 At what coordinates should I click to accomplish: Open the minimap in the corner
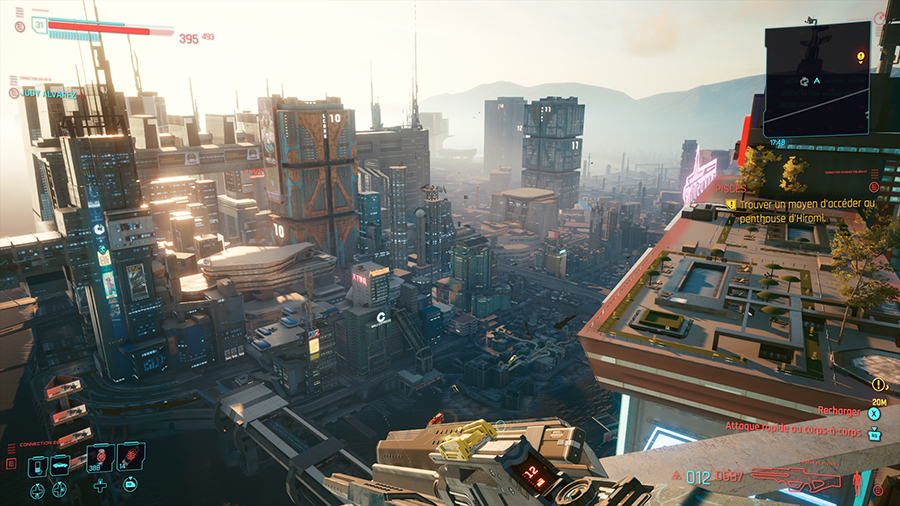click(x=817, y=79)
